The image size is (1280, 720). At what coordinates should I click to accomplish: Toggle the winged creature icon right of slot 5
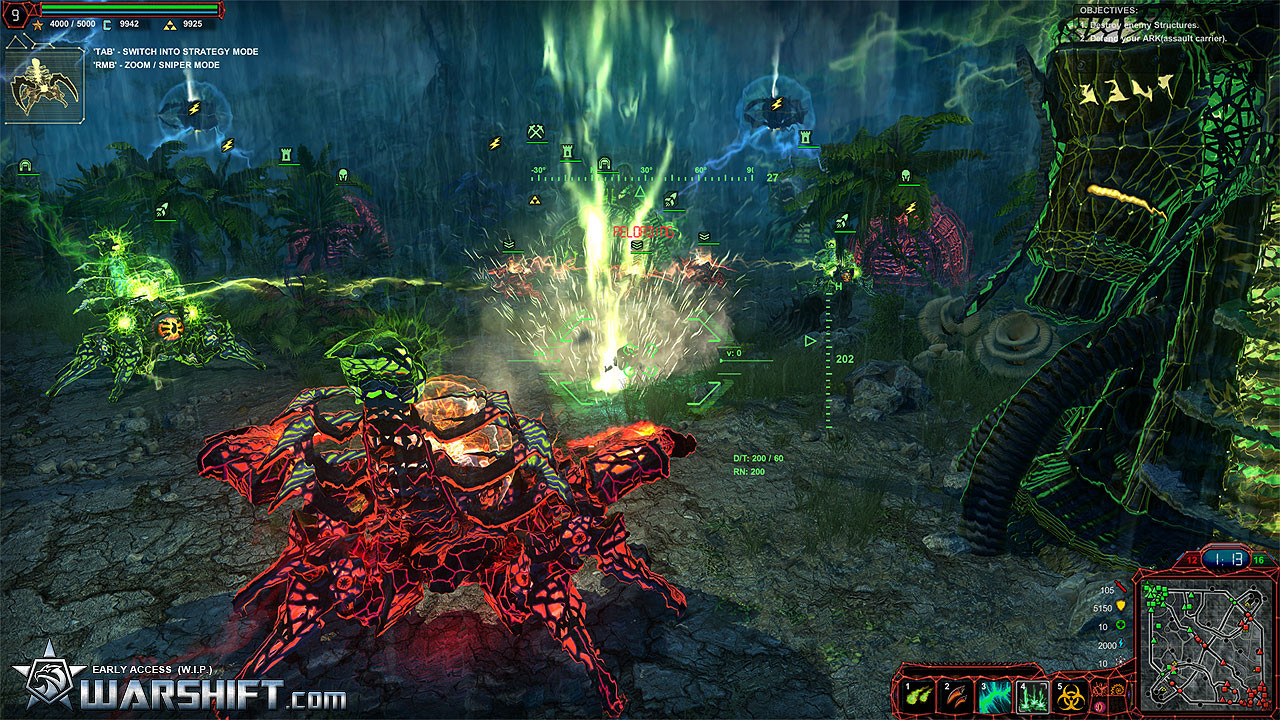tap(1099, 690)
